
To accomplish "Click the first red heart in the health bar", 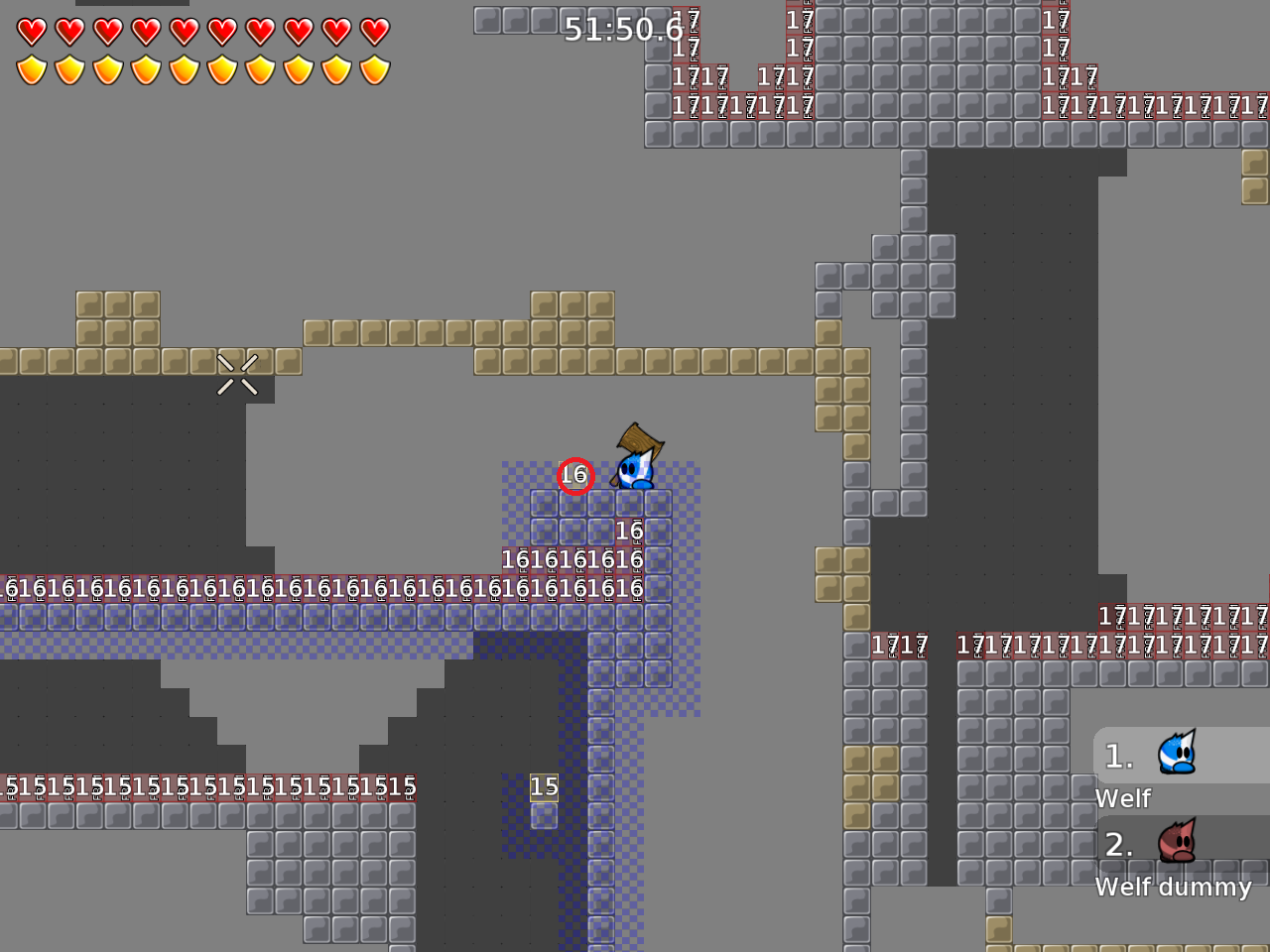I will (33, 31).
